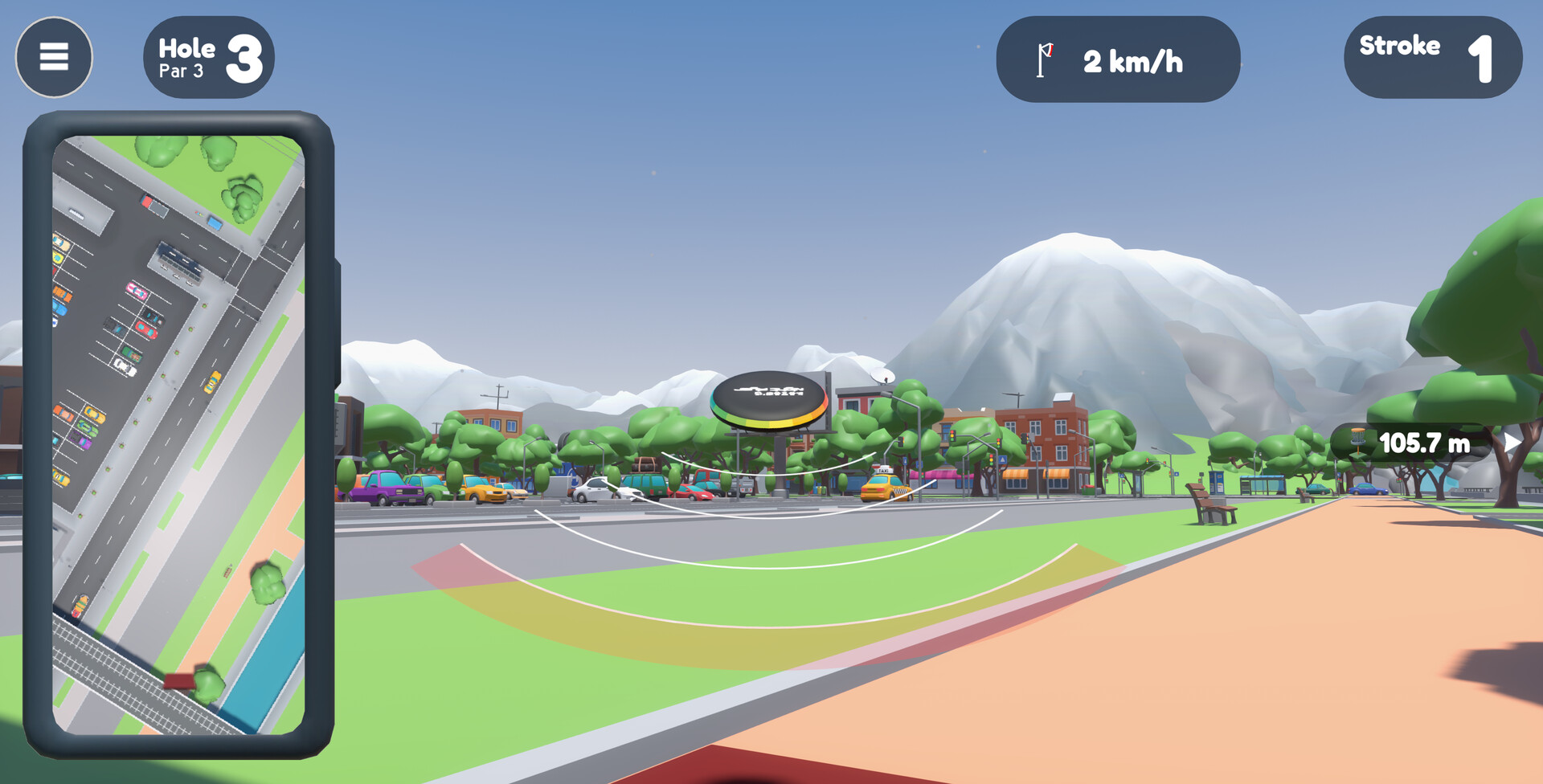Screen dimensions: 1543x784
Task: Select the disc in the throw view
Action: point(769,399)
